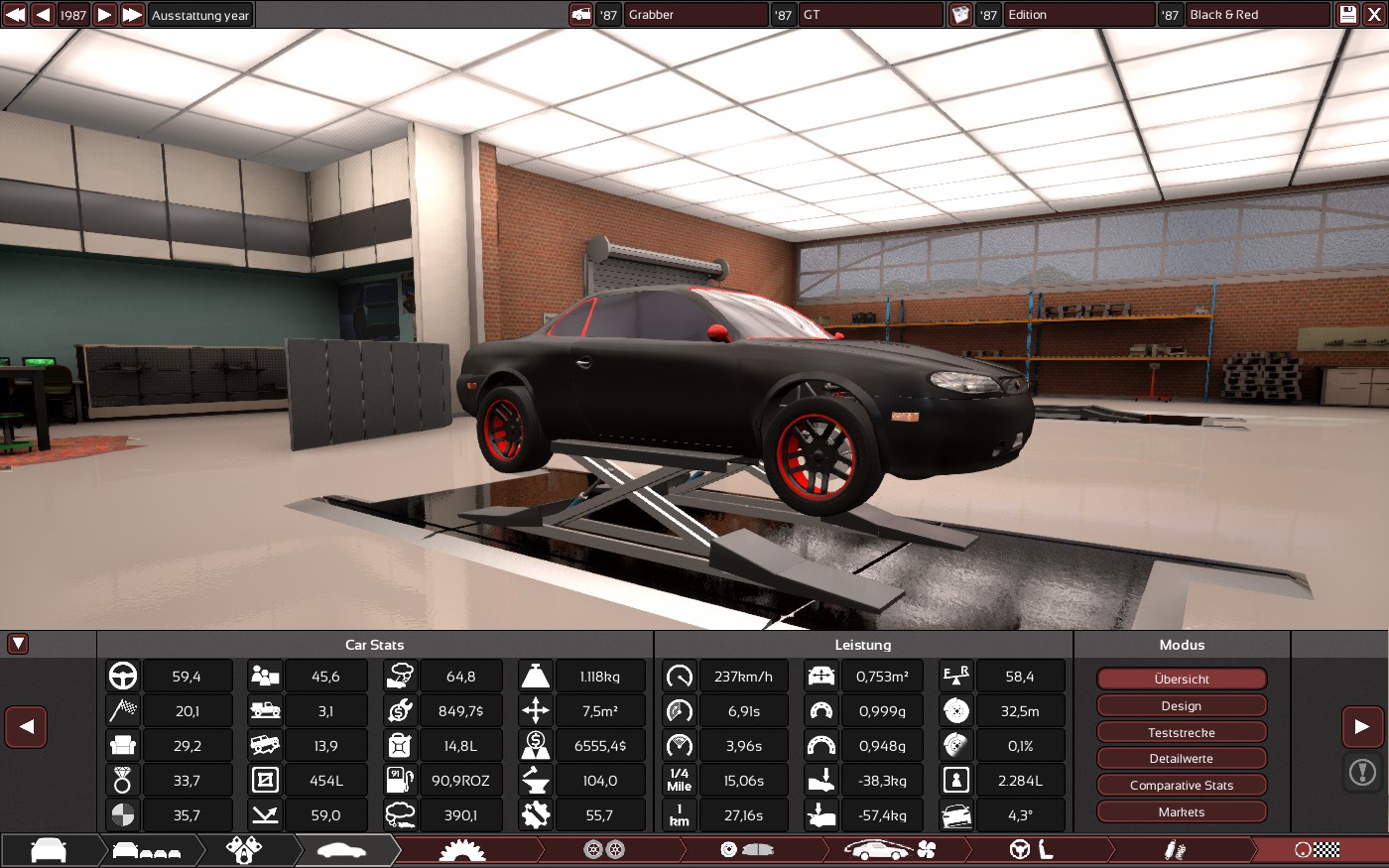Edit the Black & Red variant name field

tap(1257, 15)
